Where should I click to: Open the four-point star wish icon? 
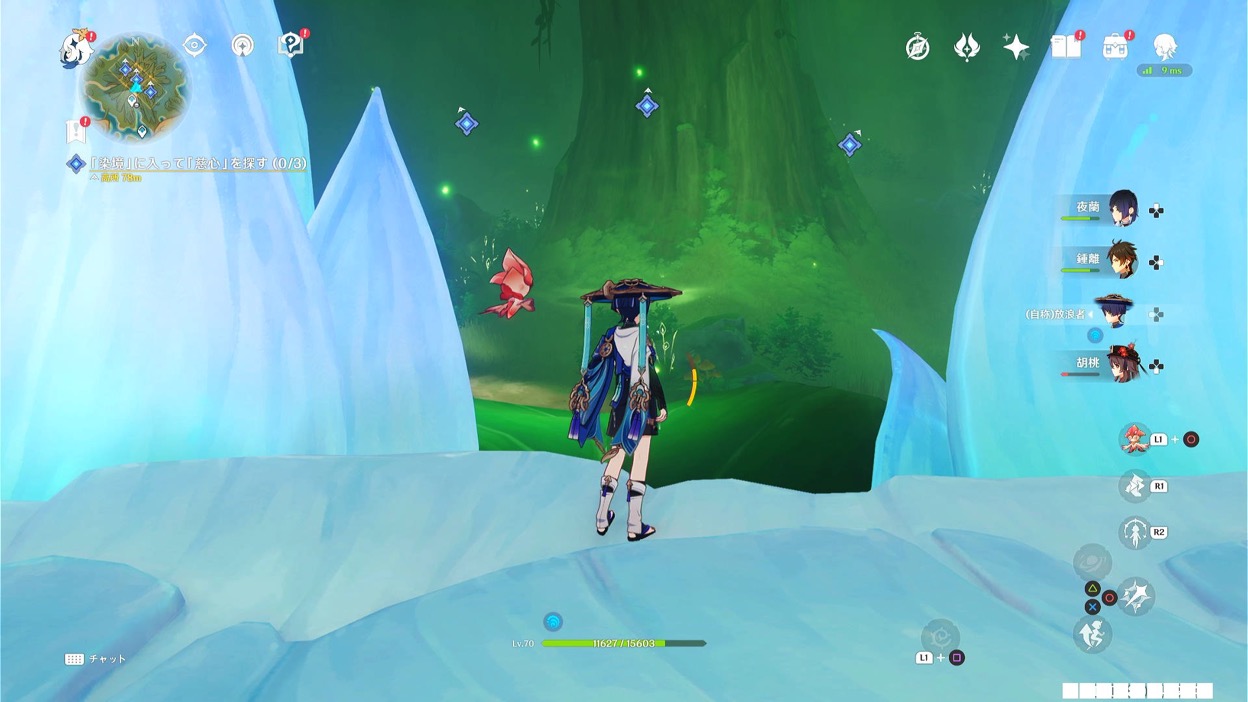(1016, 47)
